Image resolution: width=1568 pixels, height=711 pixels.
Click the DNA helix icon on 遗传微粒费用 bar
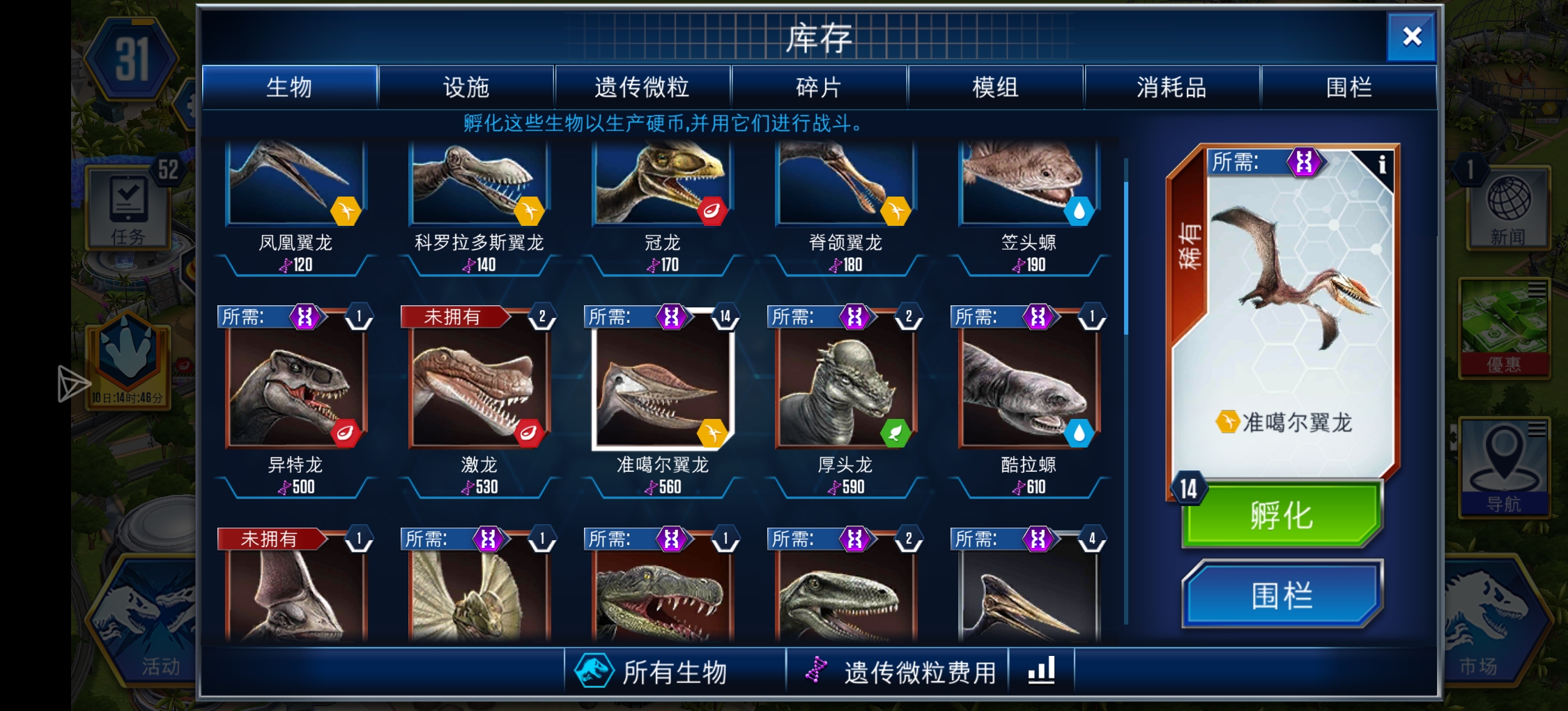[816, 671]
